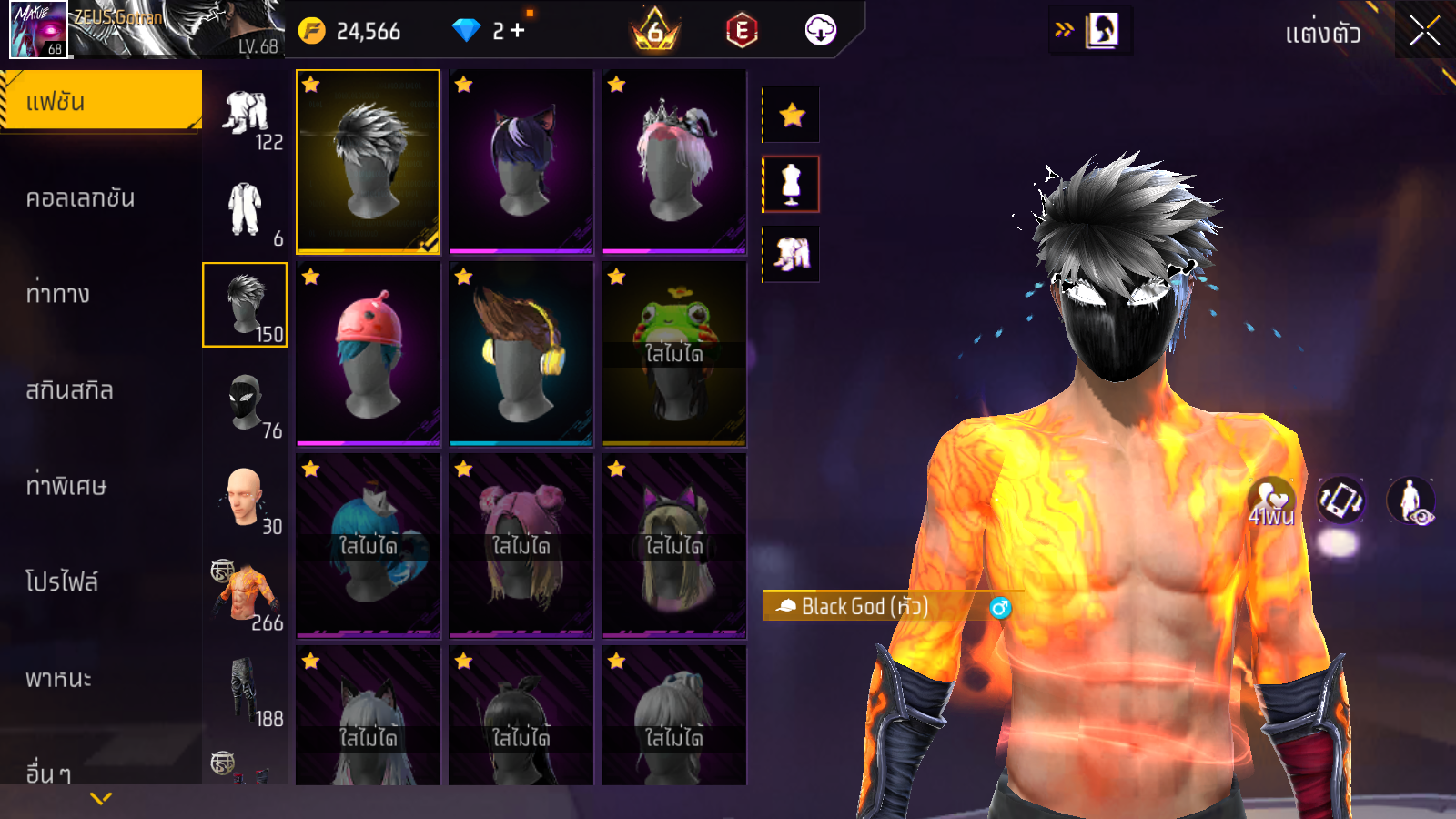Open the face mask category with 76 items
The height and width of the screenshot is (819, 1456).
tap(246, 402)
